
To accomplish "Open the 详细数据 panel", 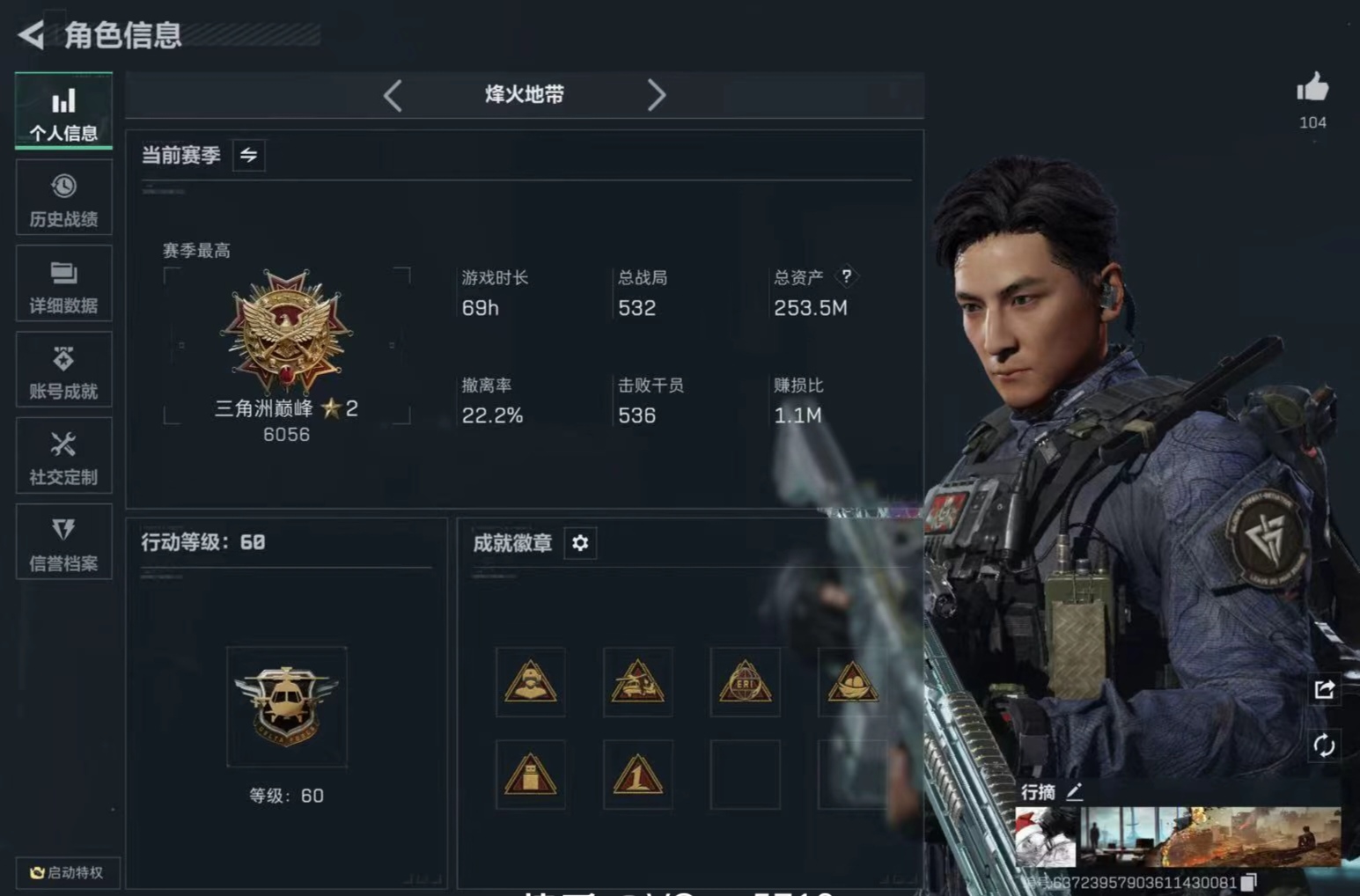I will click(x=62, y=283).
